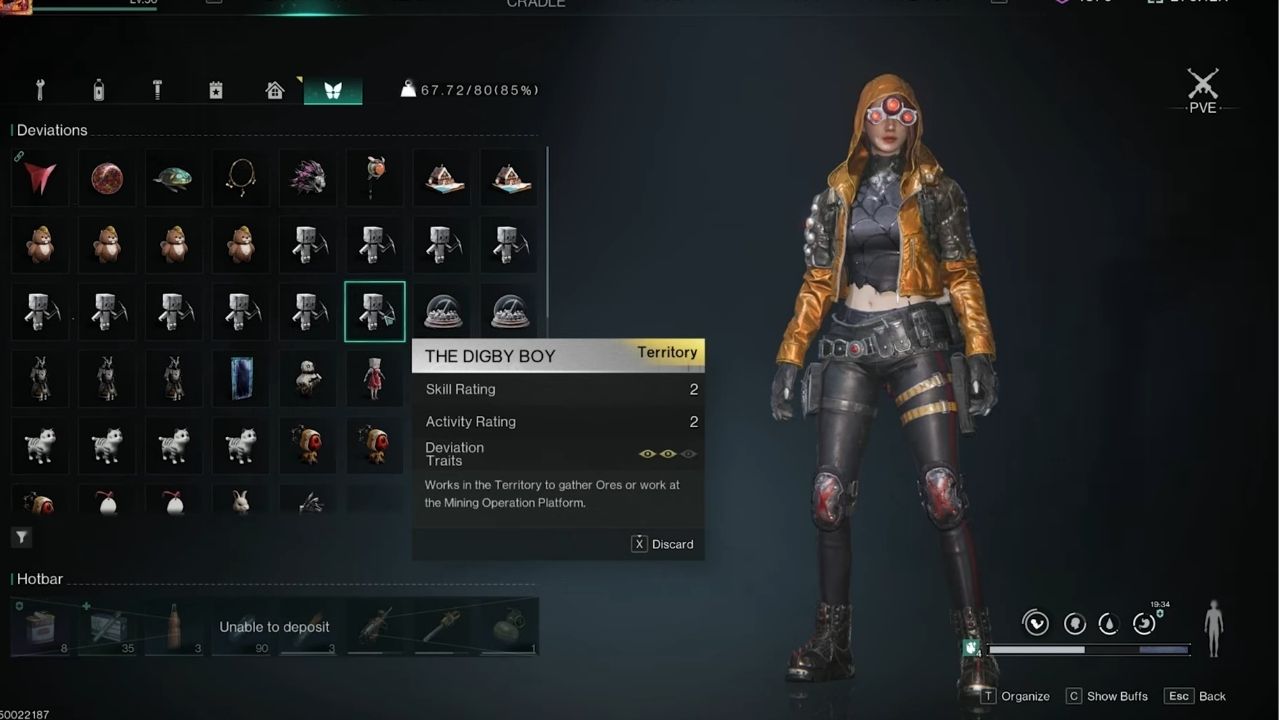The height and width of the screenshot is (720, 1280).
Task: Select a snow globe deviation thumbnail
Action: 443,311
